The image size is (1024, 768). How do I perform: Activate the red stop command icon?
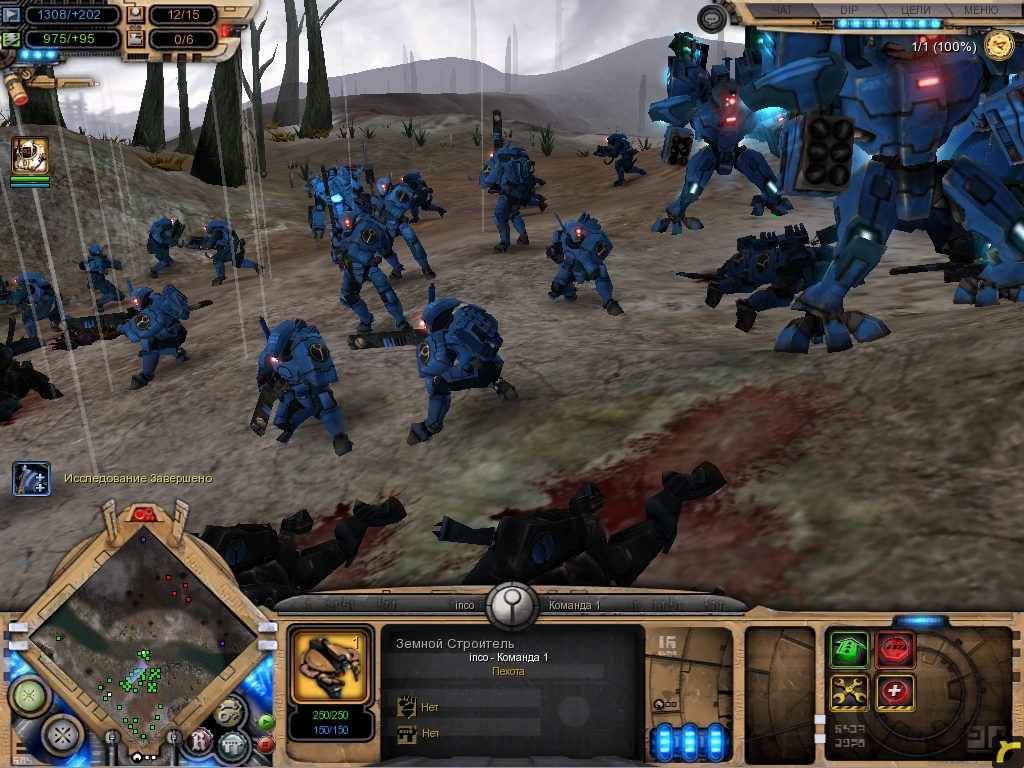tap(895, 651)
